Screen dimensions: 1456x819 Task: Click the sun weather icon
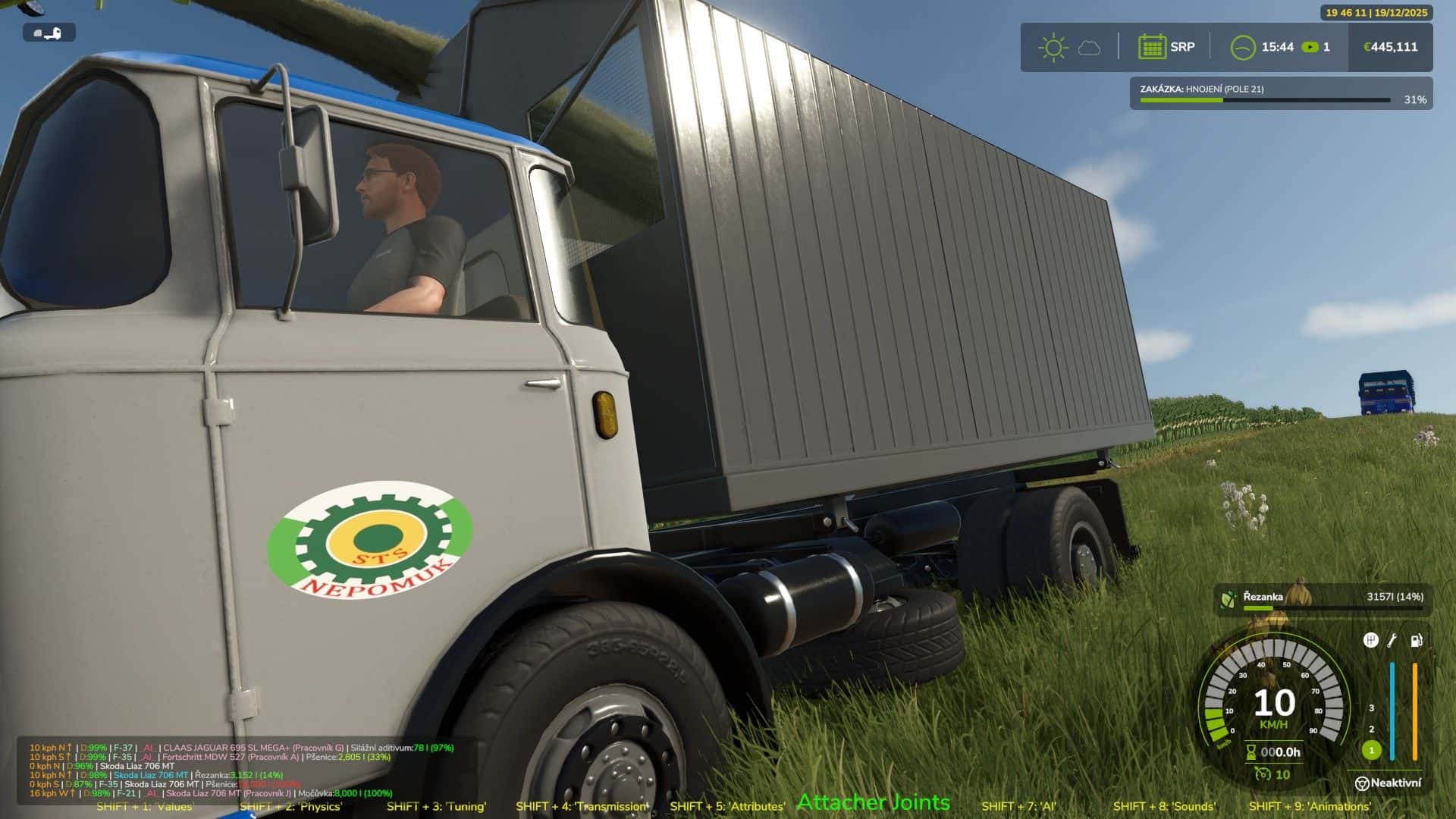(1053, 48)
